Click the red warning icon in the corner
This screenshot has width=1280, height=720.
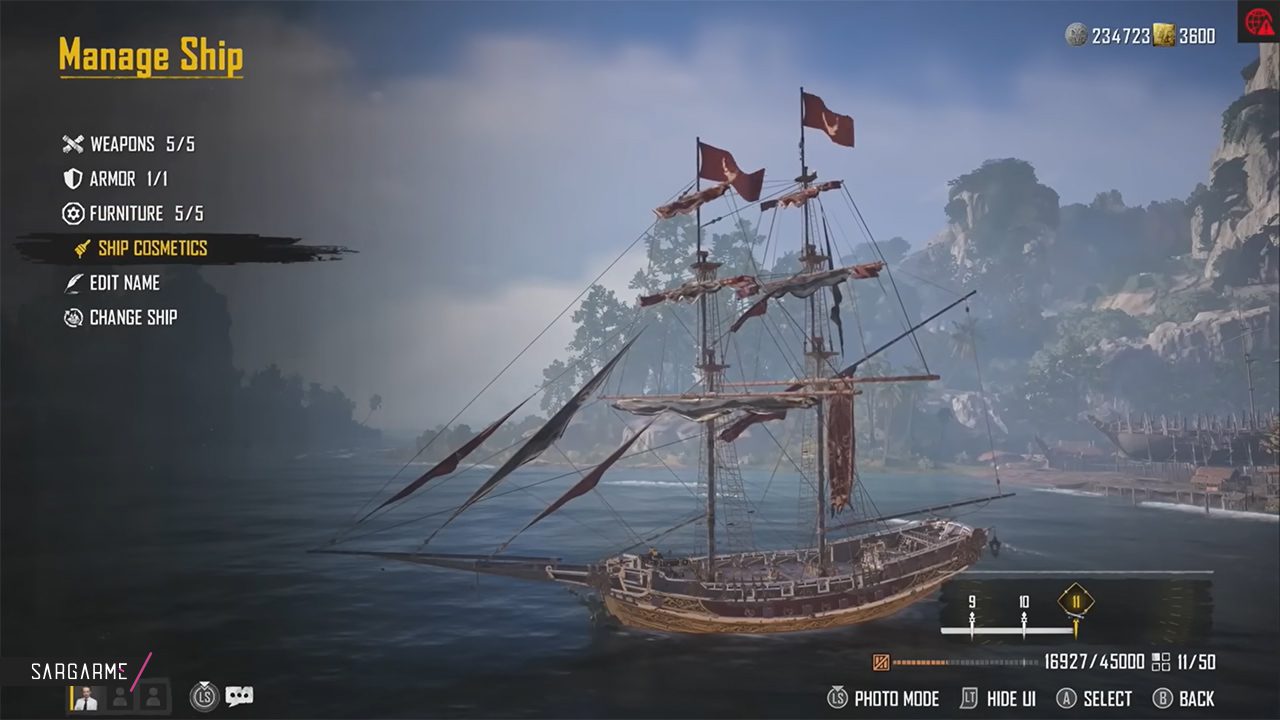coord(1259,22)
